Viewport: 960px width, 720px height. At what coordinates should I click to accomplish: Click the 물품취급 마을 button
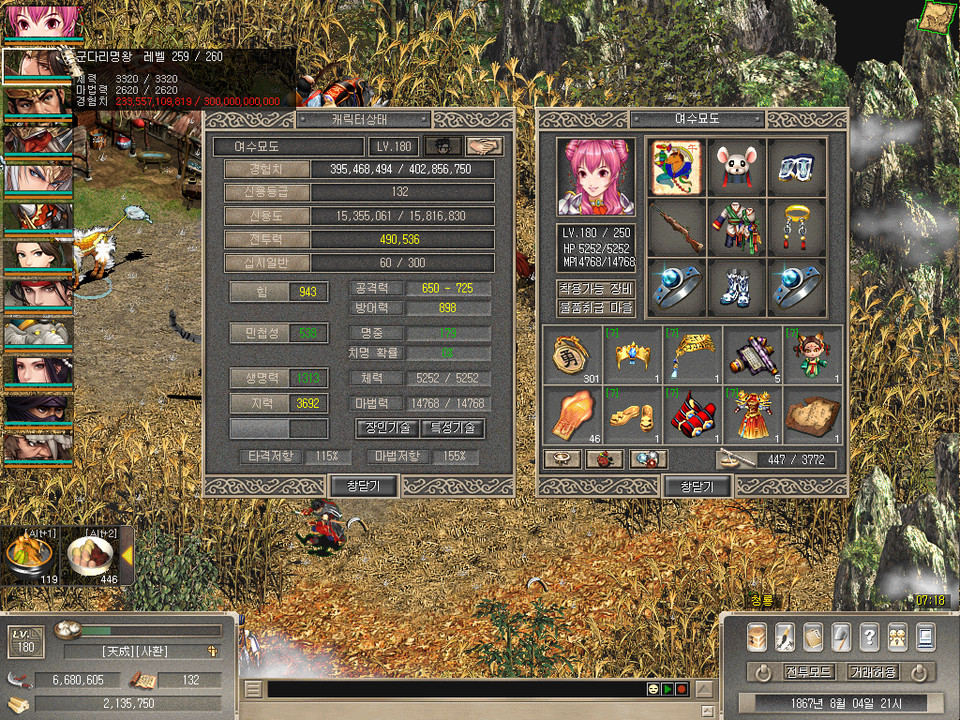tap(596, 307)
